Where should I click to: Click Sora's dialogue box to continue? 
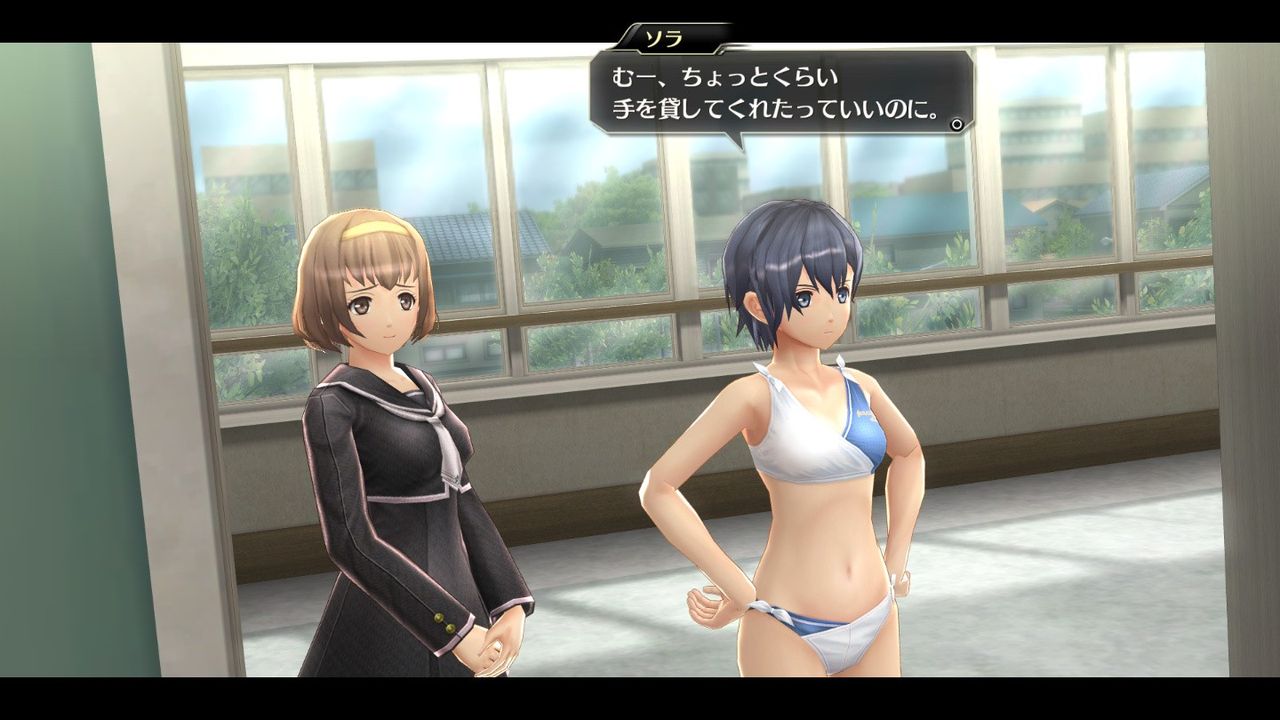pyautogui.click(x=780, y=93)
